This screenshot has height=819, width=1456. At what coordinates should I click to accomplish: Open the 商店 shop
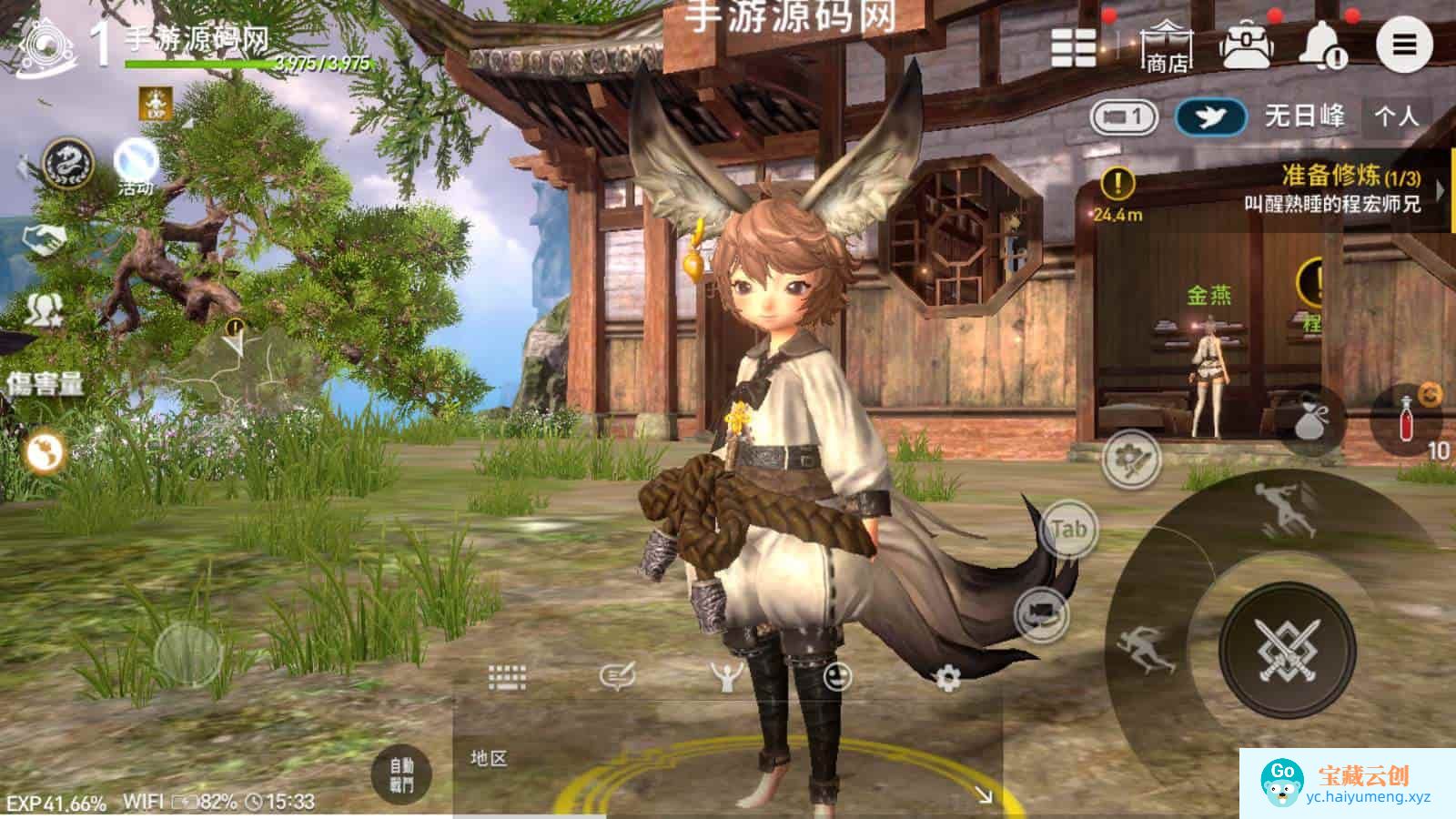point(1168,47)
